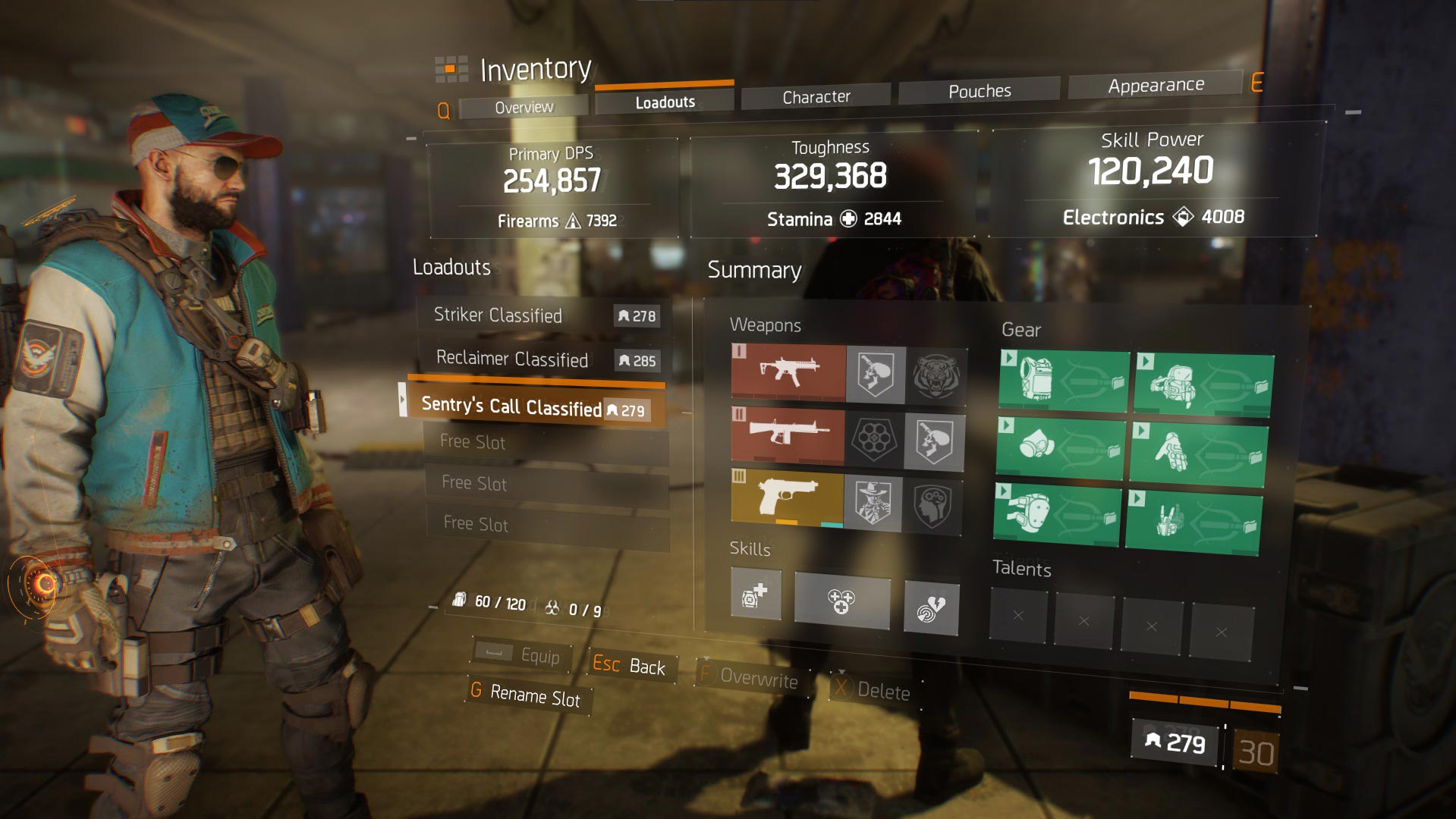The height and width of the screenshot is (819, 1456).
Task: Switch to the Character tab
Action: (816, 97)
